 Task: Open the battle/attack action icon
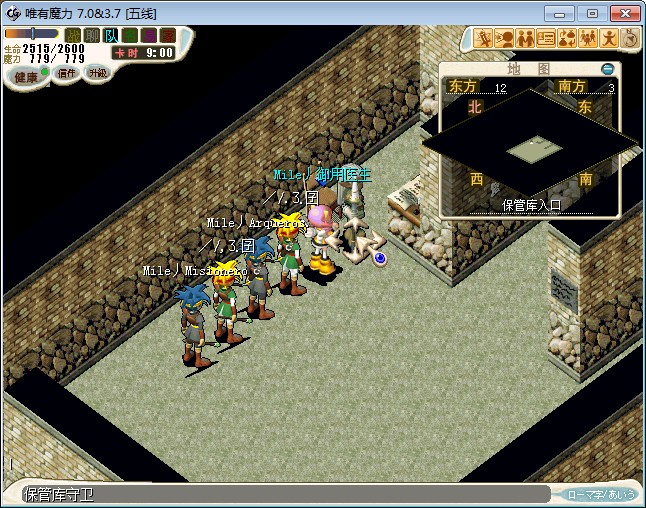483,39
